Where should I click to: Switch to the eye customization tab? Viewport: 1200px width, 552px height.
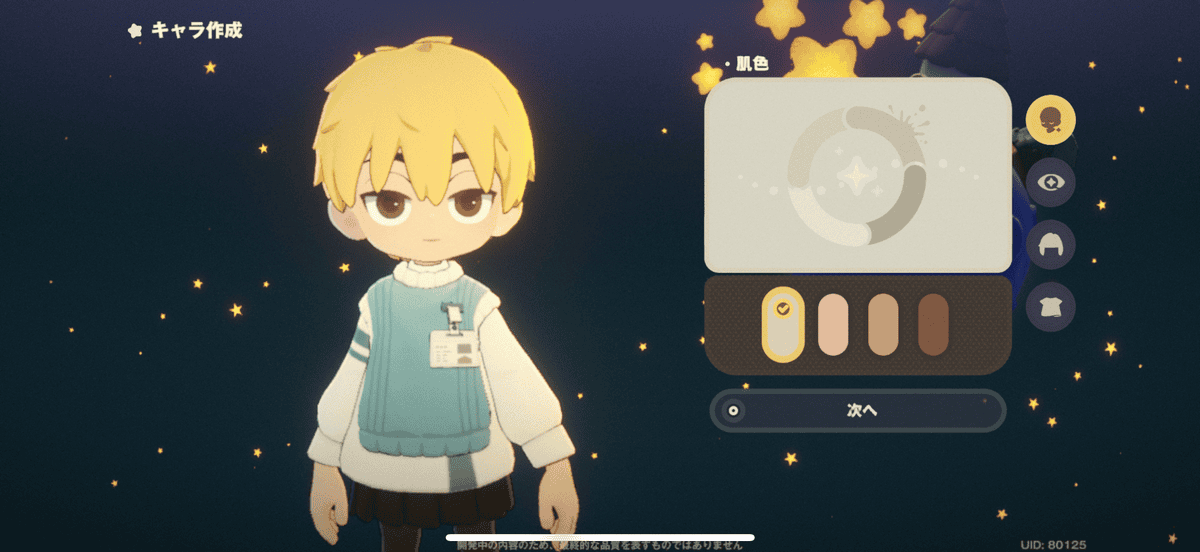point(1051,183)
